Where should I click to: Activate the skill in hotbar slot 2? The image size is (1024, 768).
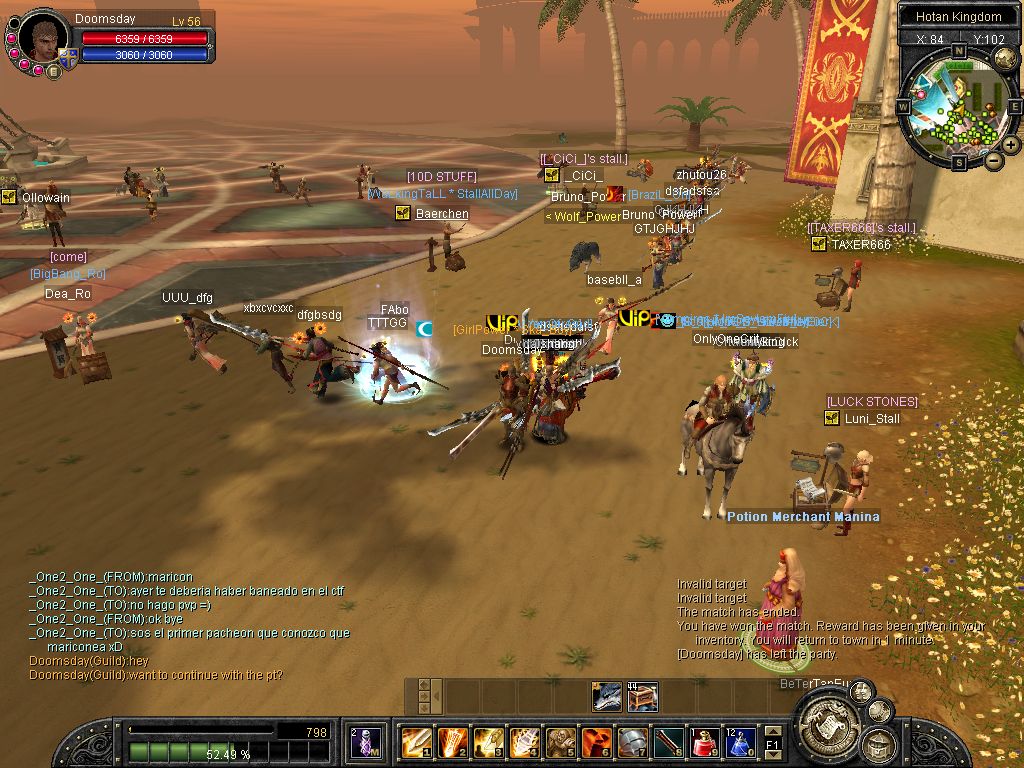451,742
